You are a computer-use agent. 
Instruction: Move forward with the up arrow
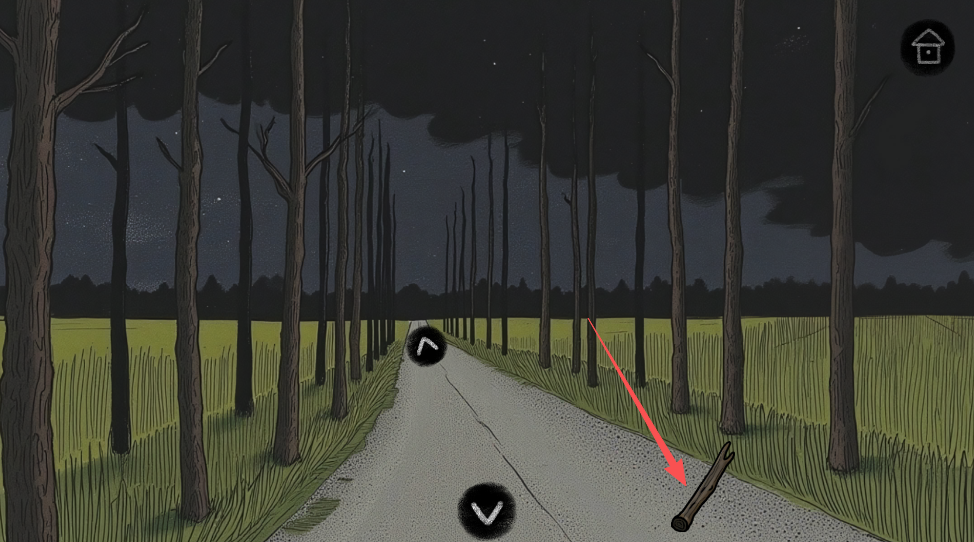pos(426,347)
